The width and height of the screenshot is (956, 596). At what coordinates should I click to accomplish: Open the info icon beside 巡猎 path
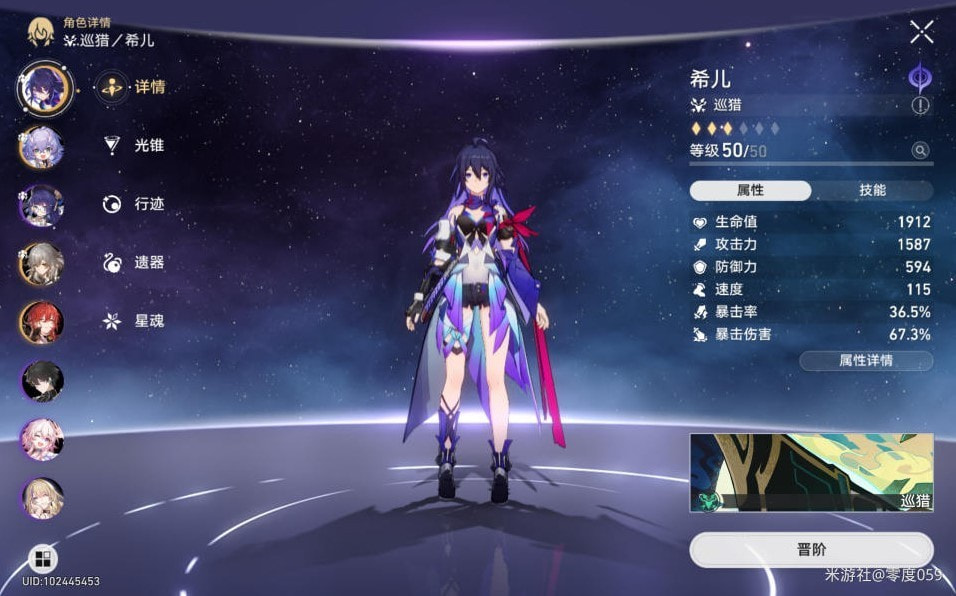coord(920,105)
